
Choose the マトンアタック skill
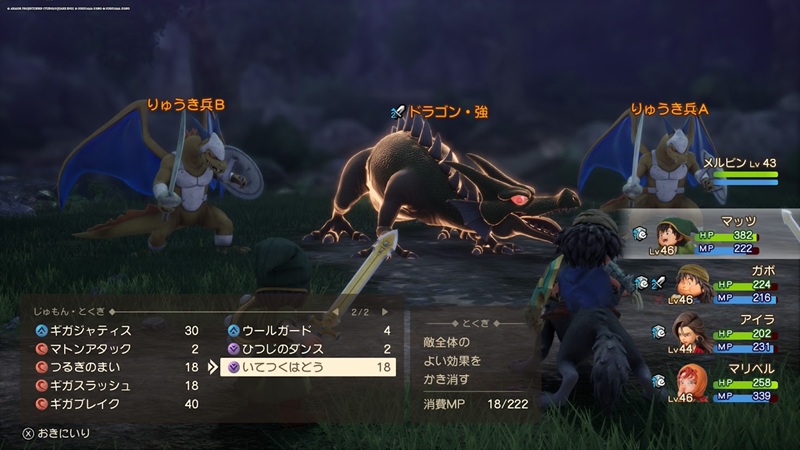tap(110, 349)
